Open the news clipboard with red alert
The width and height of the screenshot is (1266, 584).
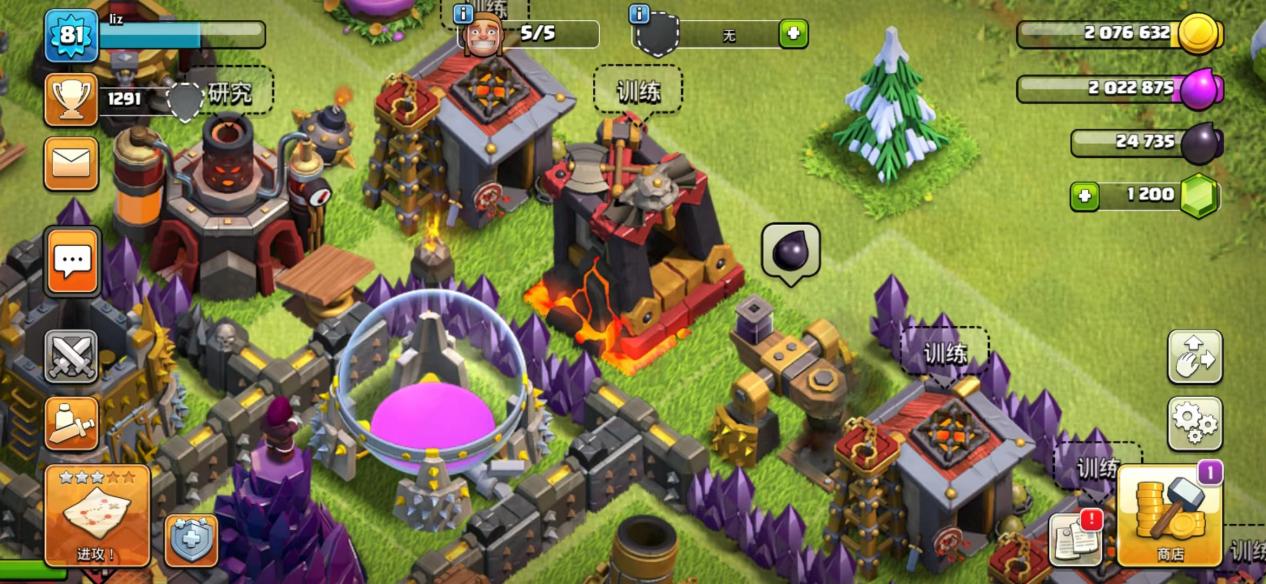[x=1076, y=539]
